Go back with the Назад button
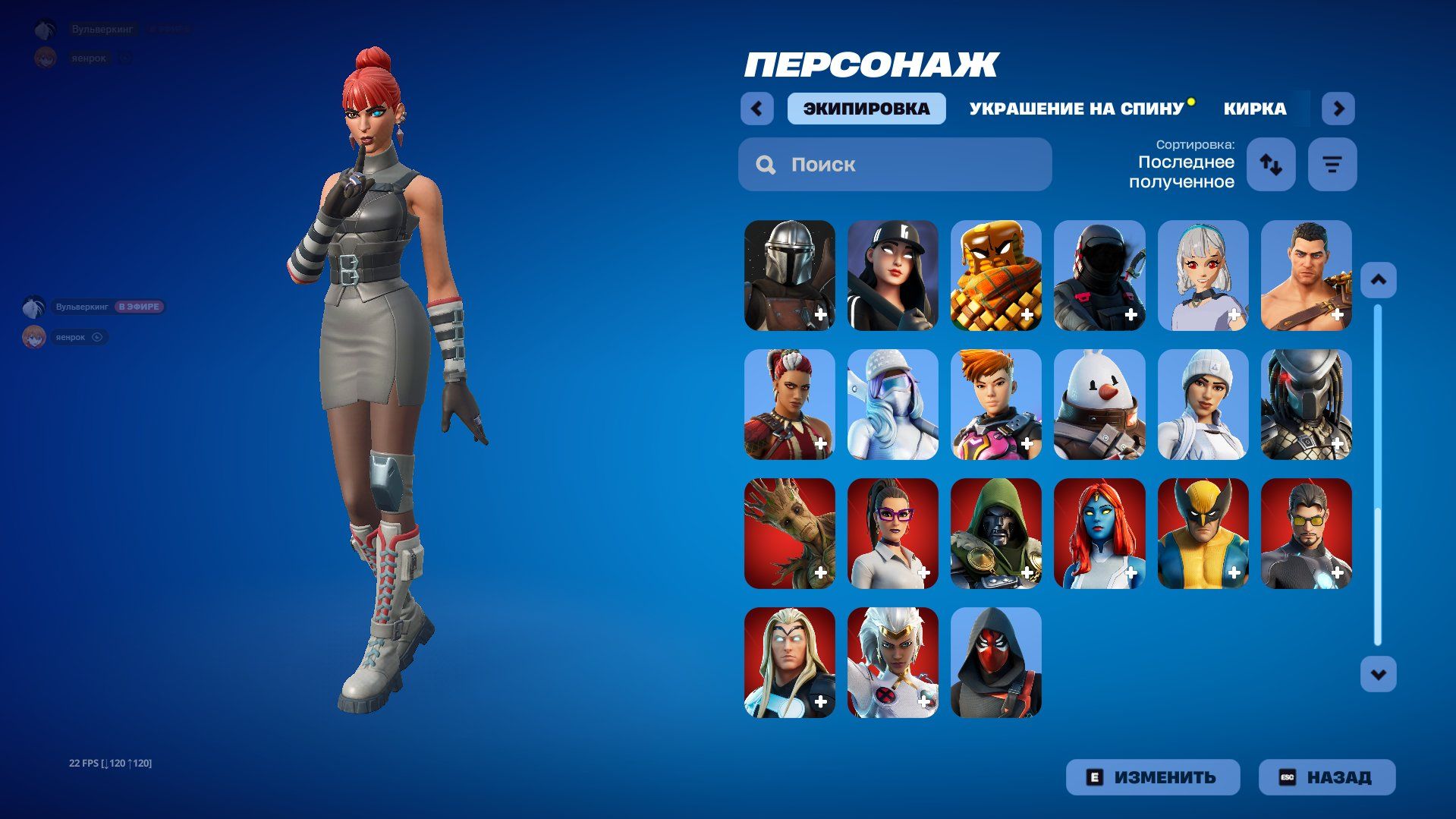The image size is (1456, 819). [x=1326, y=777]
